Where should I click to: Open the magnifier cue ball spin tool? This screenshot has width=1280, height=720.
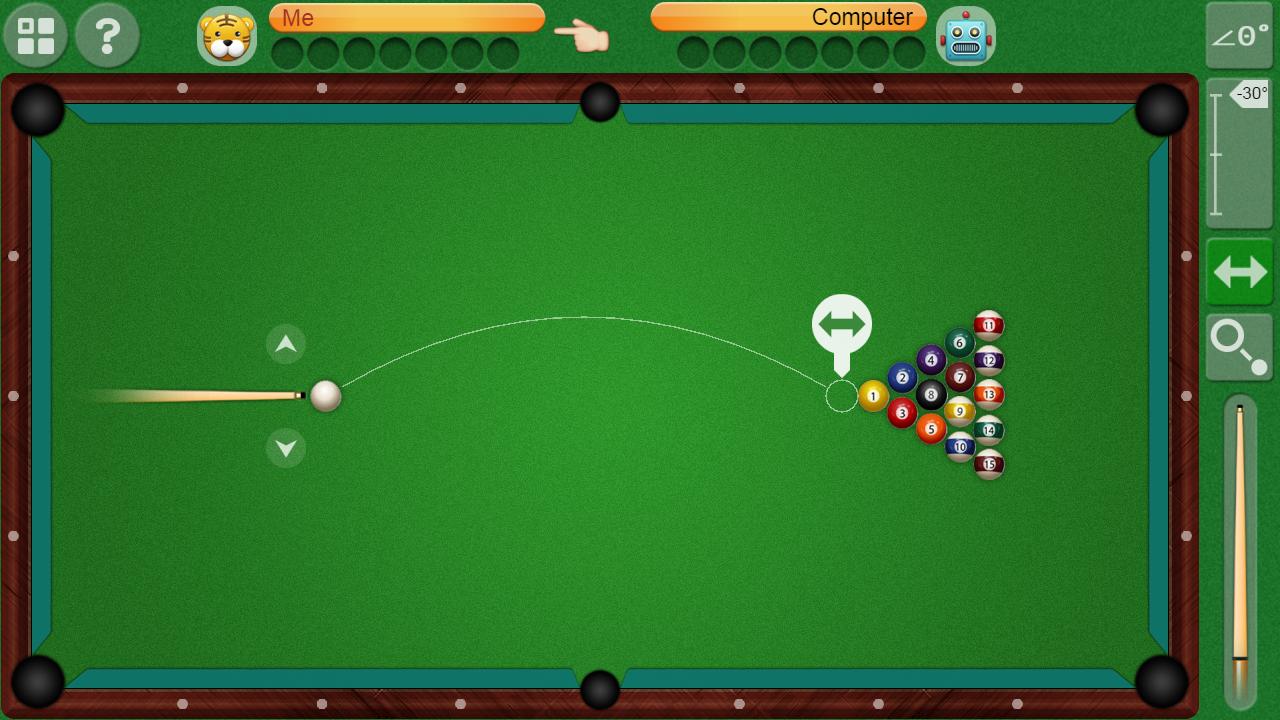1239,347
